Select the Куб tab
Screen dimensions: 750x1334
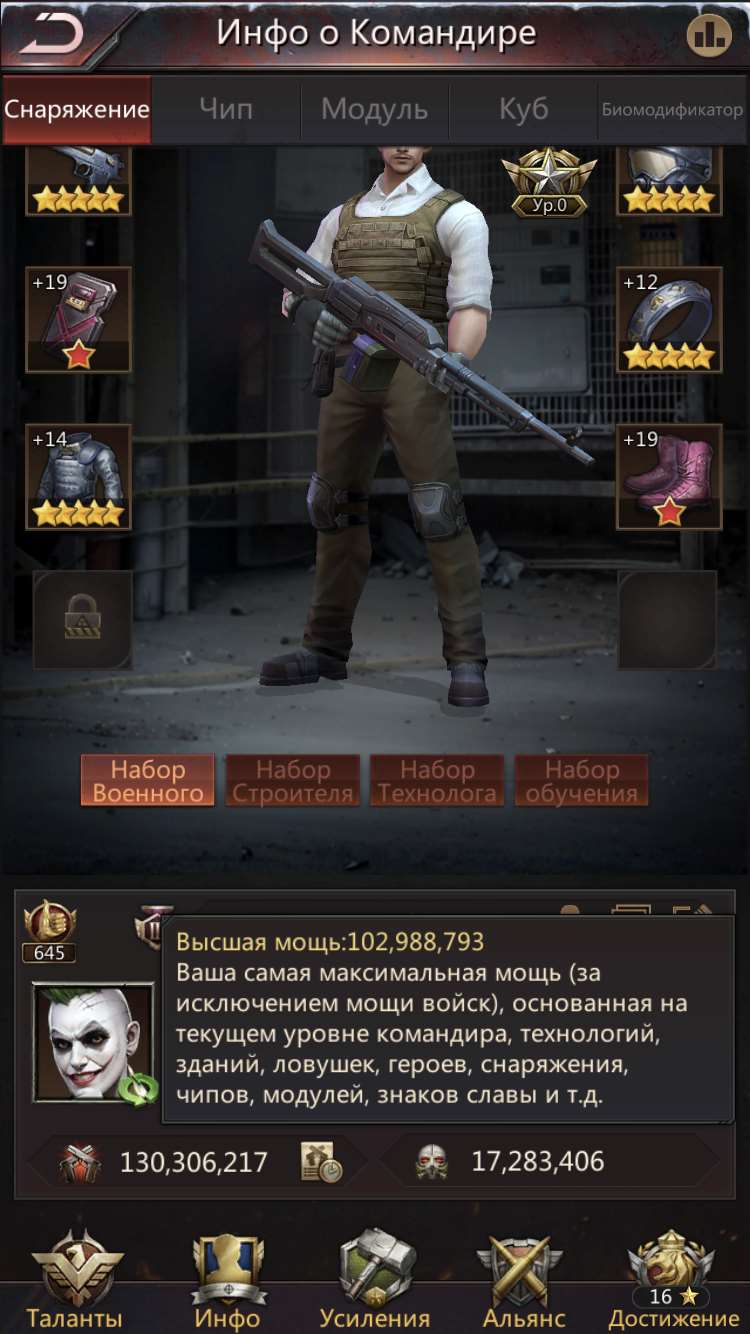point(523,109)
